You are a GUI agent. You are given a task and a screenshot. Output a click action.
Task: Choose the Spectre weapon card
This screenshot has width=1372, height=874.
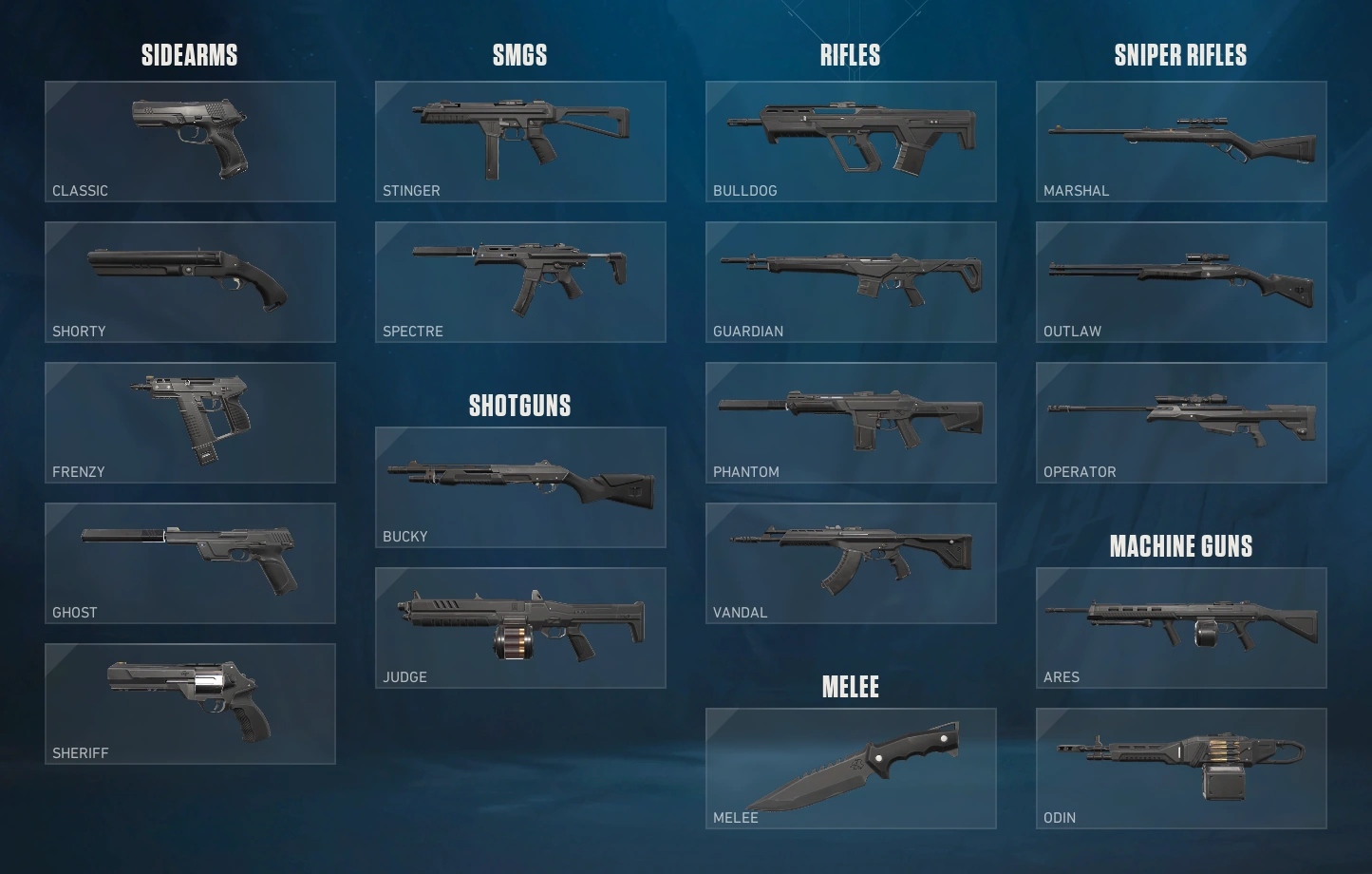click(519, 281)
